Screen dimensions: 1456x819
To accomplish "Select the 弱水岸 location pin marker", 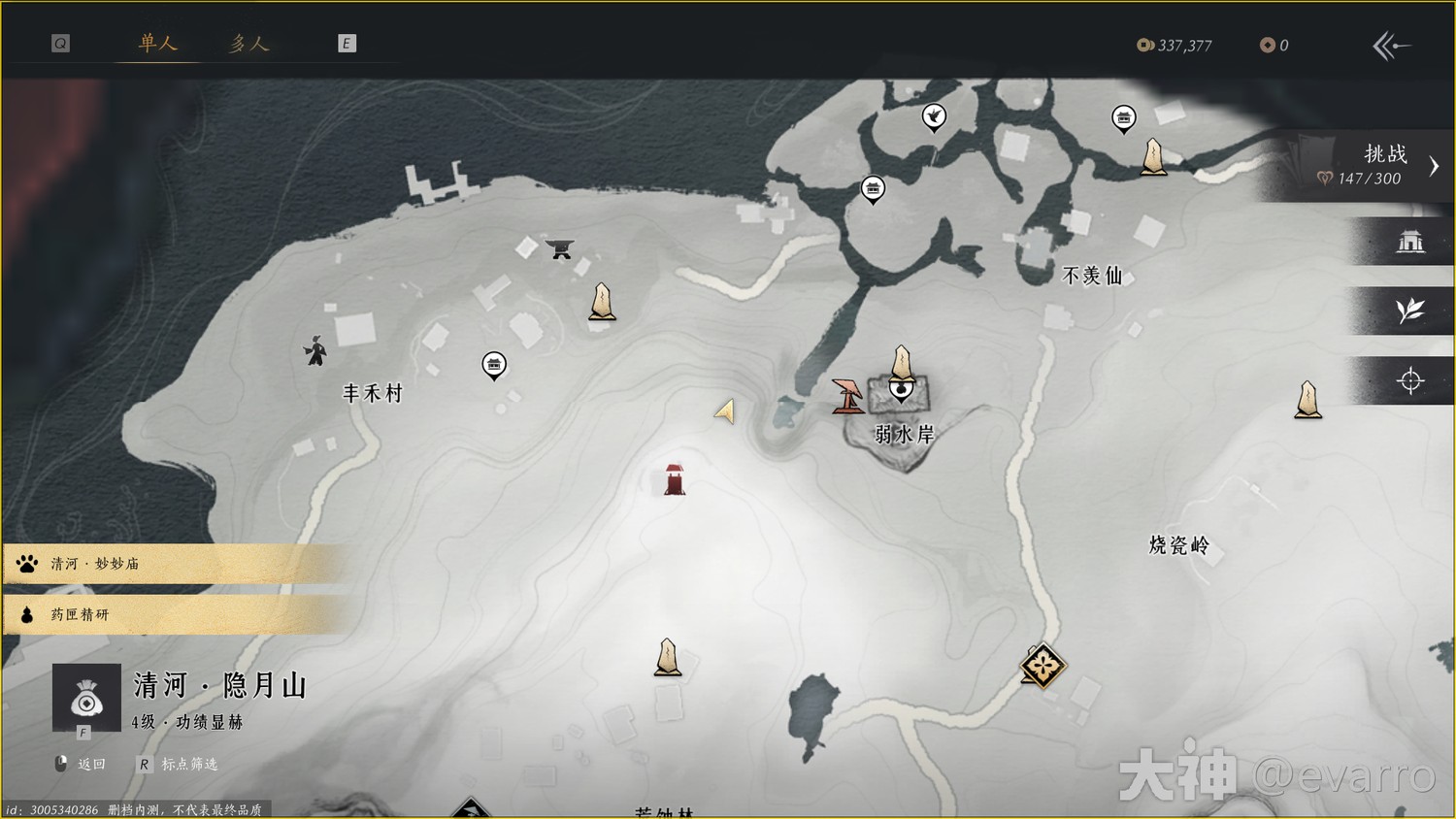I will coord(902,389).
